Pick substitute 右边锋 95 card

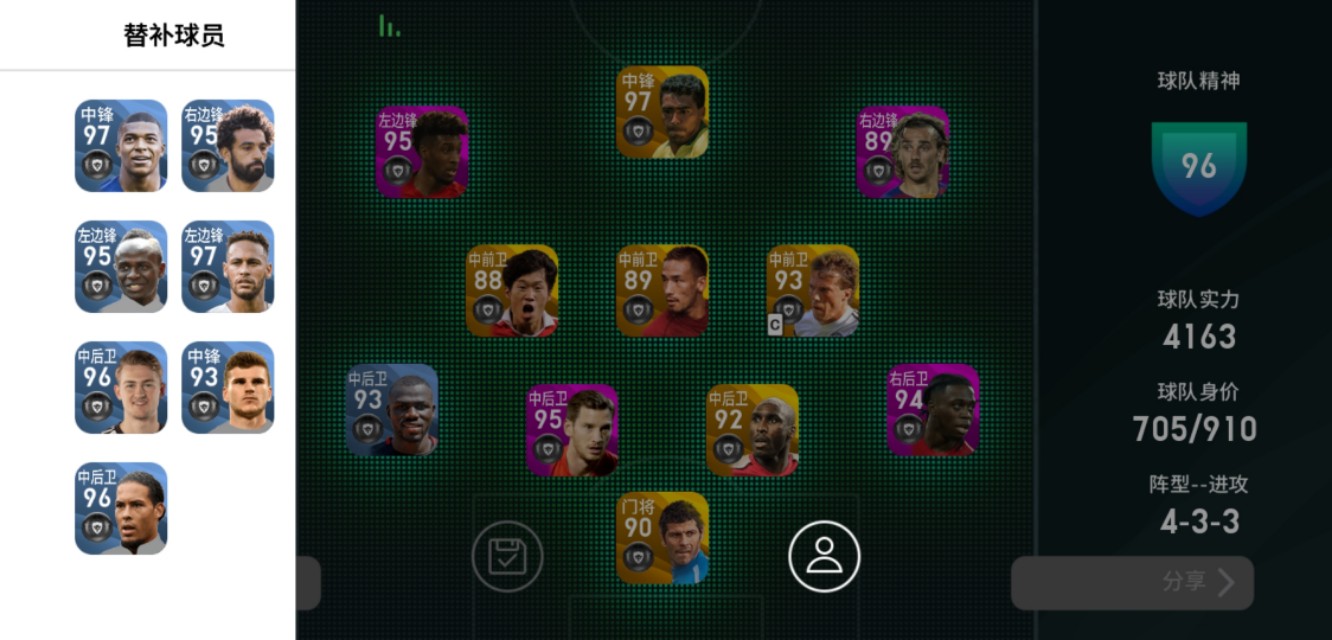click(228, 146)
